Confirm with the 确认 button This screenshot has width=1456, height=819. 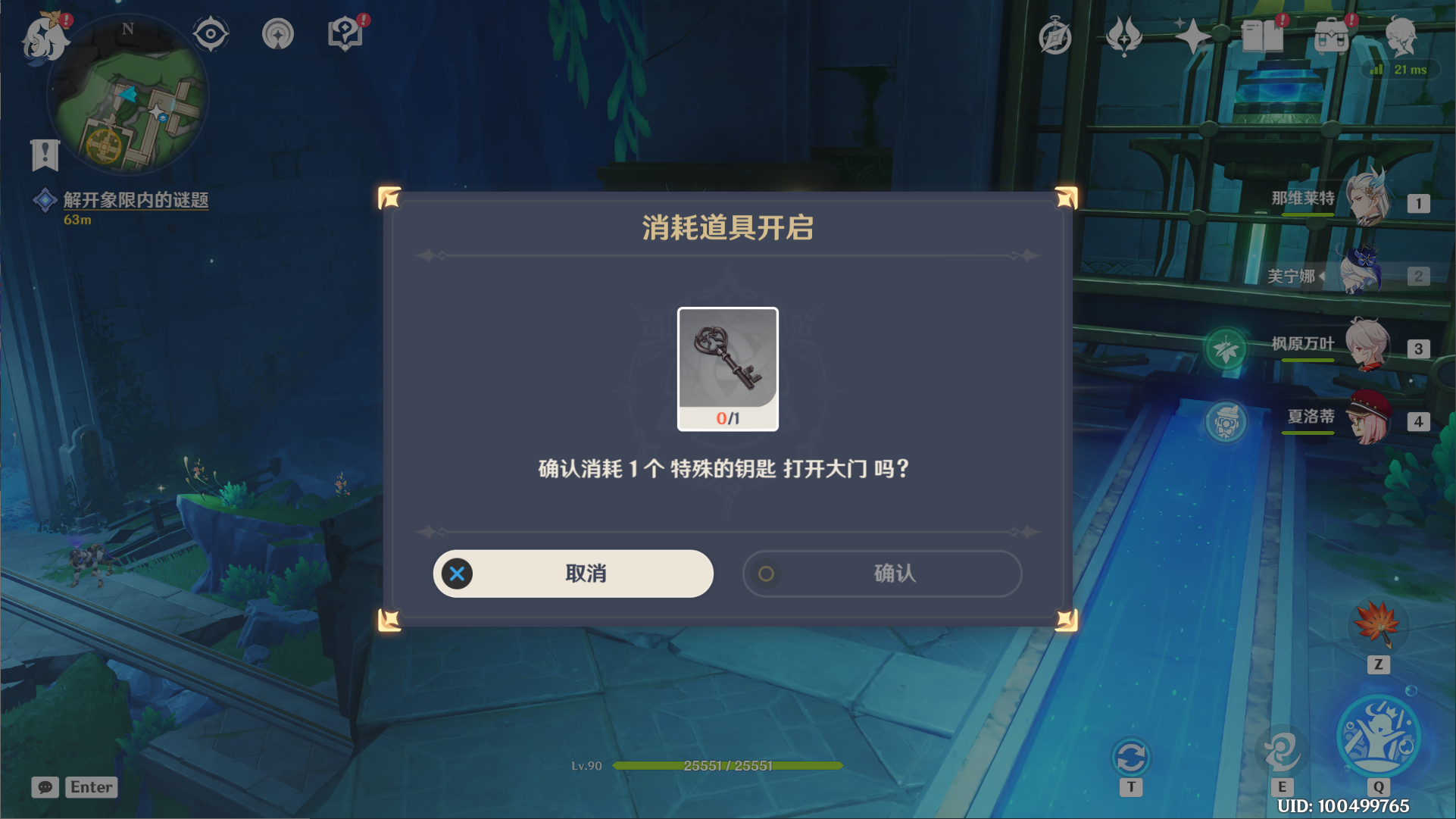[882, 574]
